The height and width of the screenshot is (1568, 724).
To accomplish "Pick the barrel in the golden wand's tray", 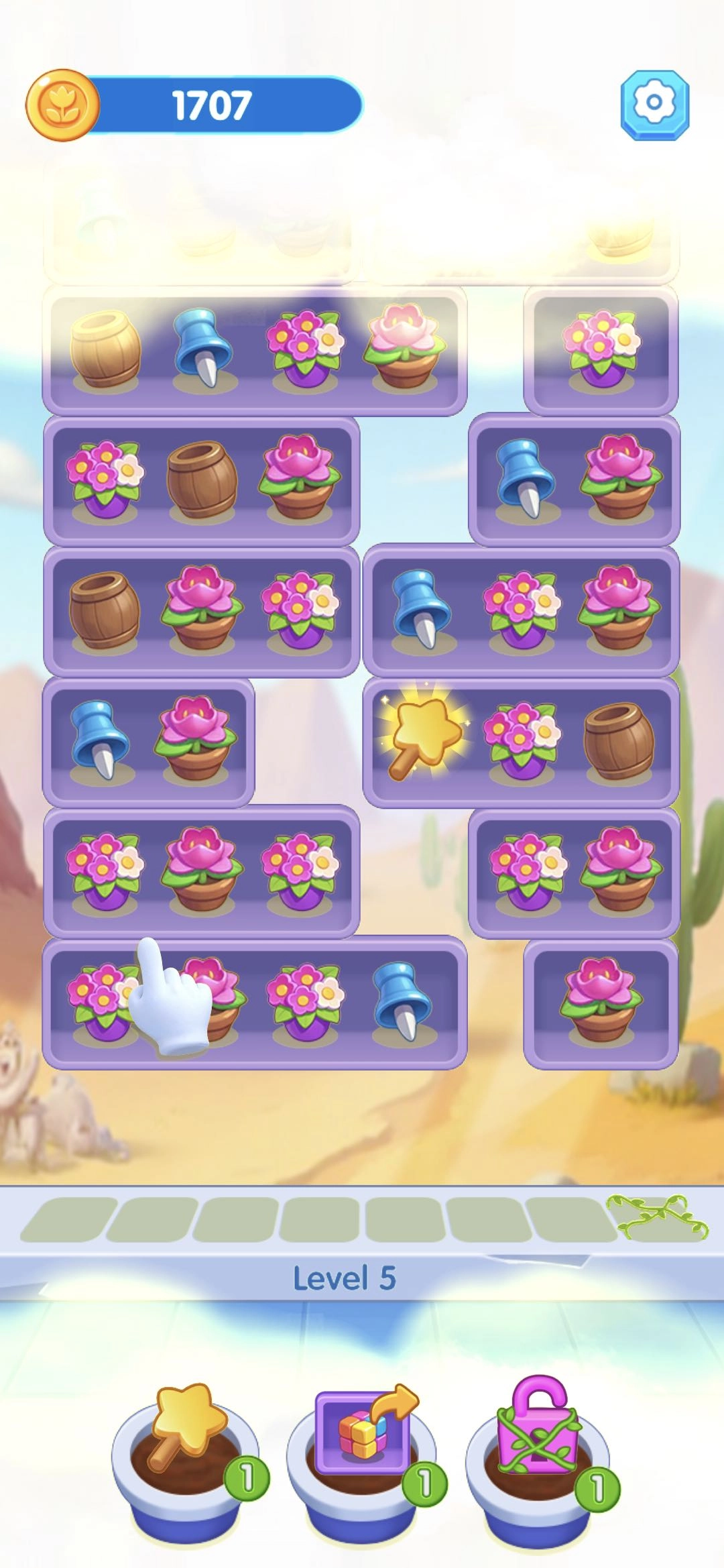I will [x=618, y=740].
